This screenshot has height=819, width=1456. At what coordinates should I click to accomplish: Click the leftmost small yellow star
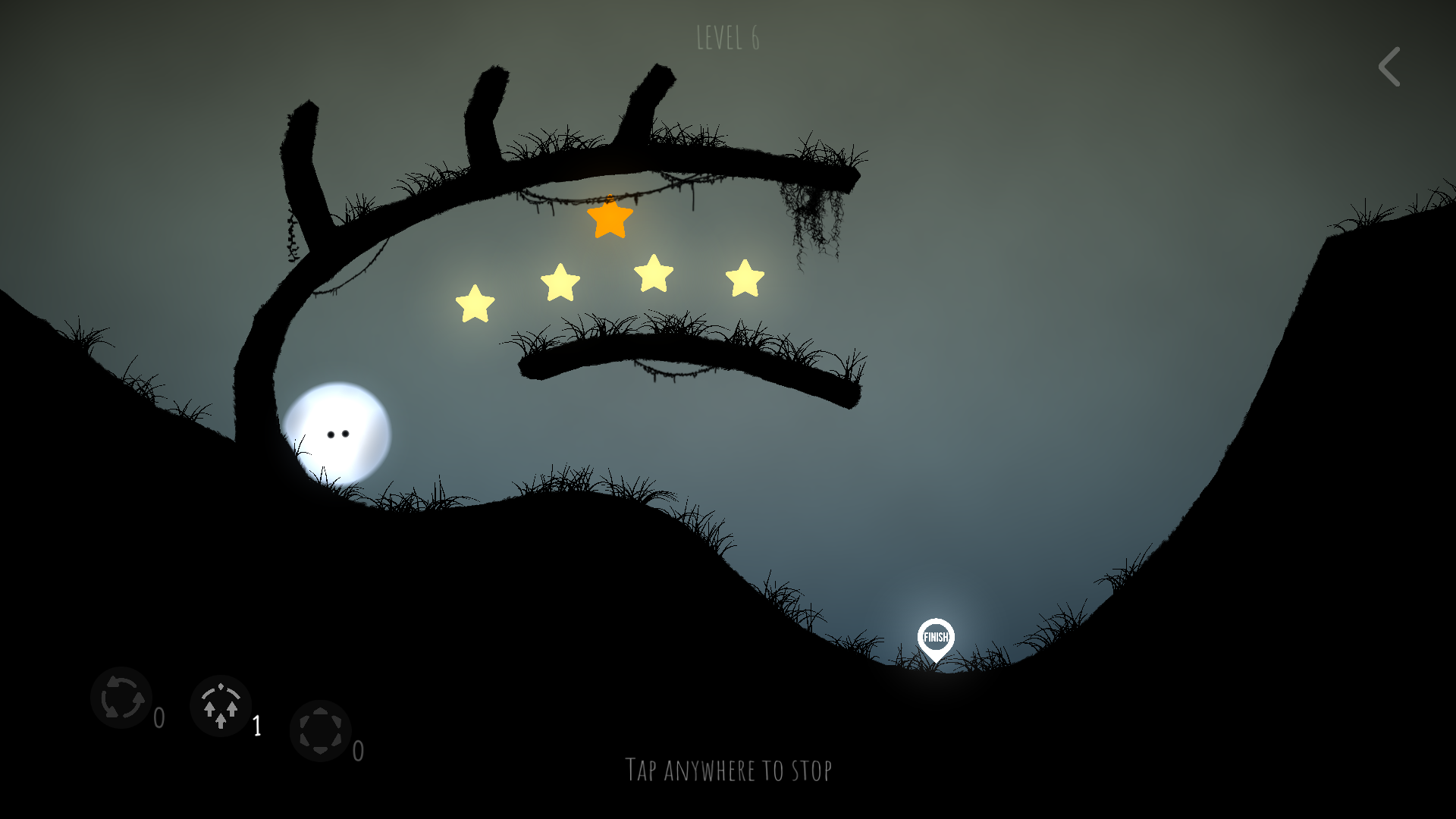point(475,303)
